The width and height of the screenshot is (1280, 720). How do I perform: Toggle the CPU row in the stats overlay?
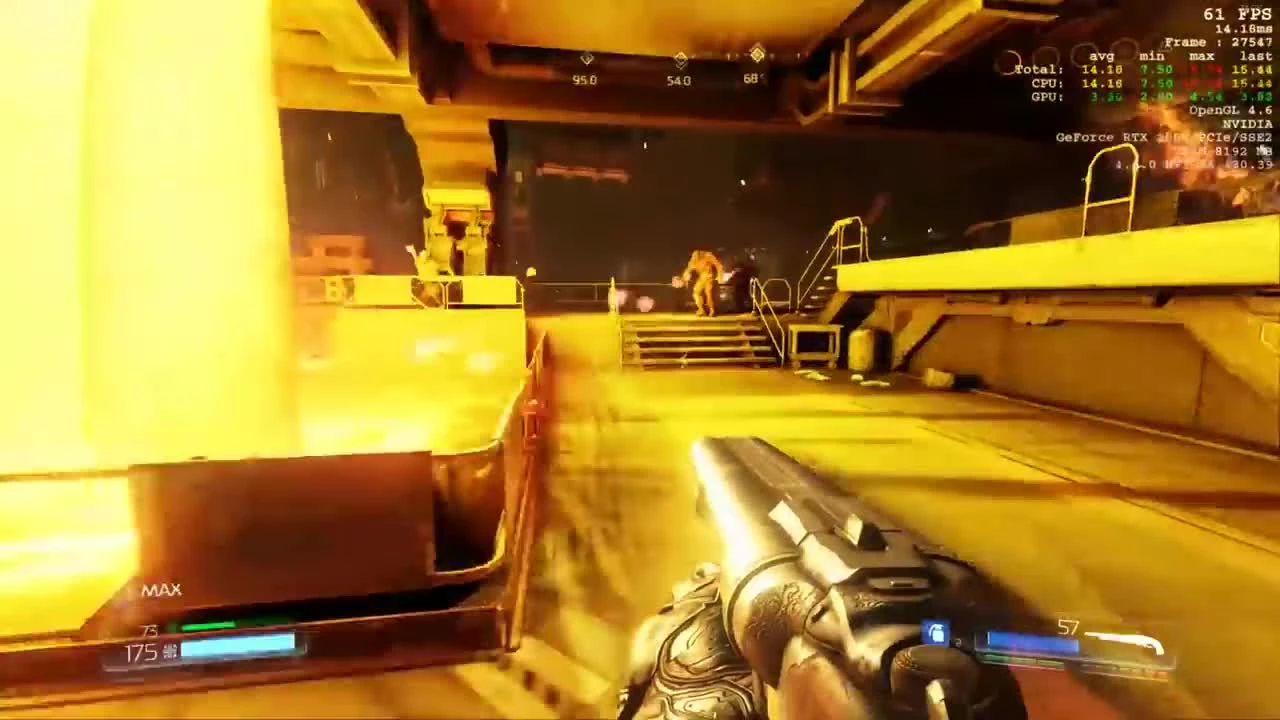click(x=1047, y=83)
